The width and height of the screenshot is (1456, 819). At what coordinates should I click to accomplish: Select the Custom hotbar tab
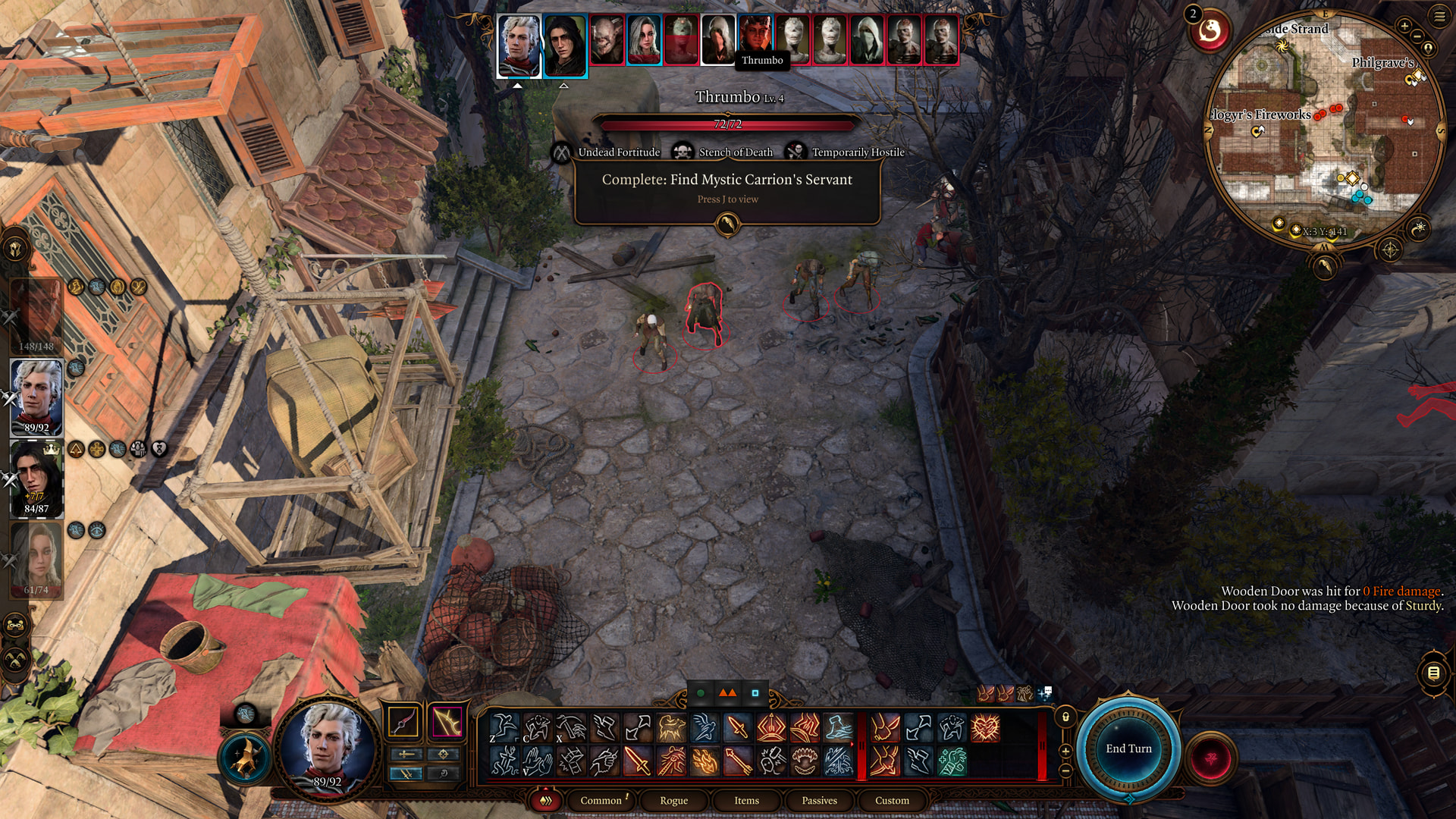coord(892,800)
